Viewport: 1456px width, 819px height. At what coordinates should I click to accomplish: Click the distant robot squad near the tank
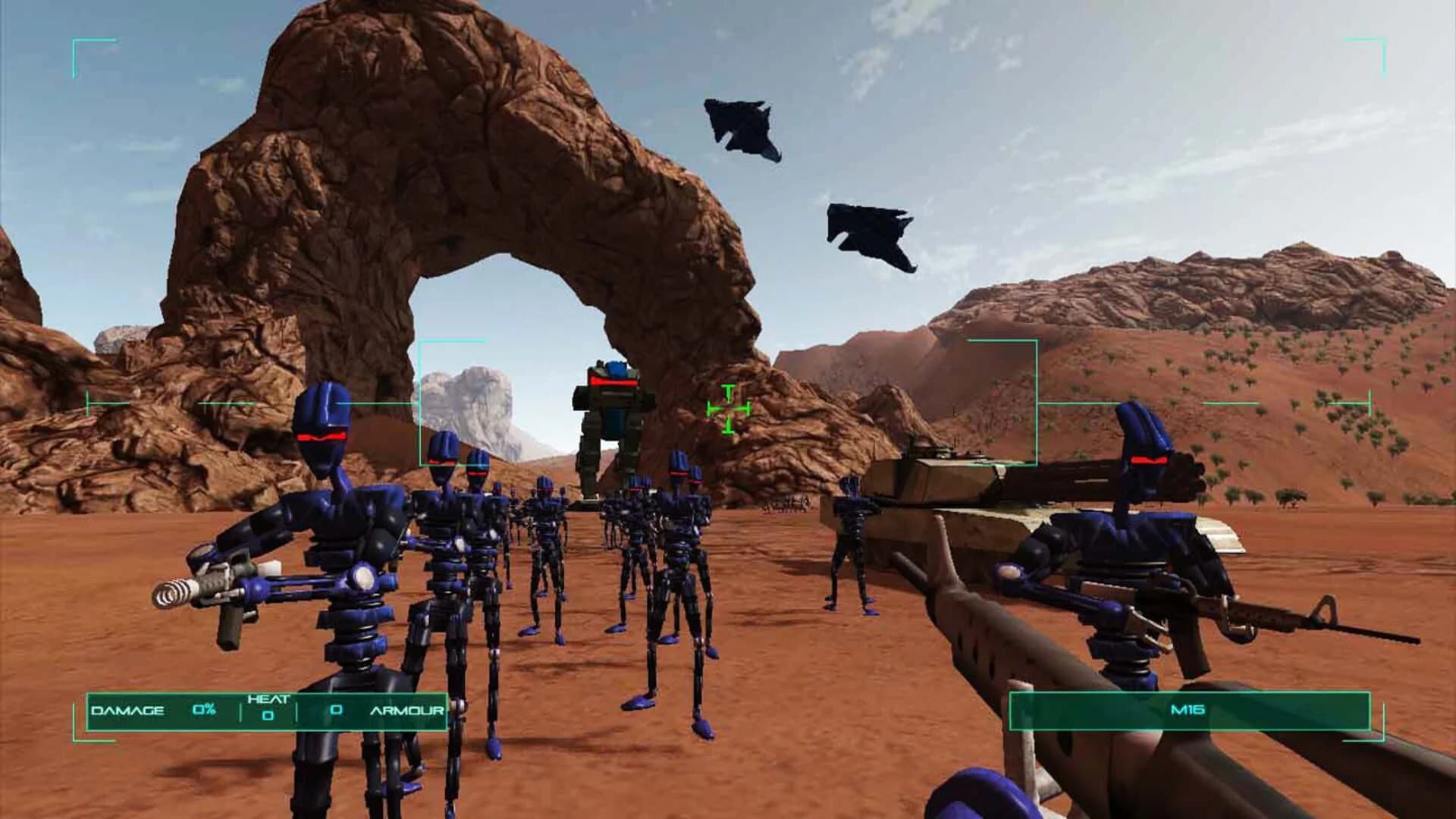(x=789, y=504)
